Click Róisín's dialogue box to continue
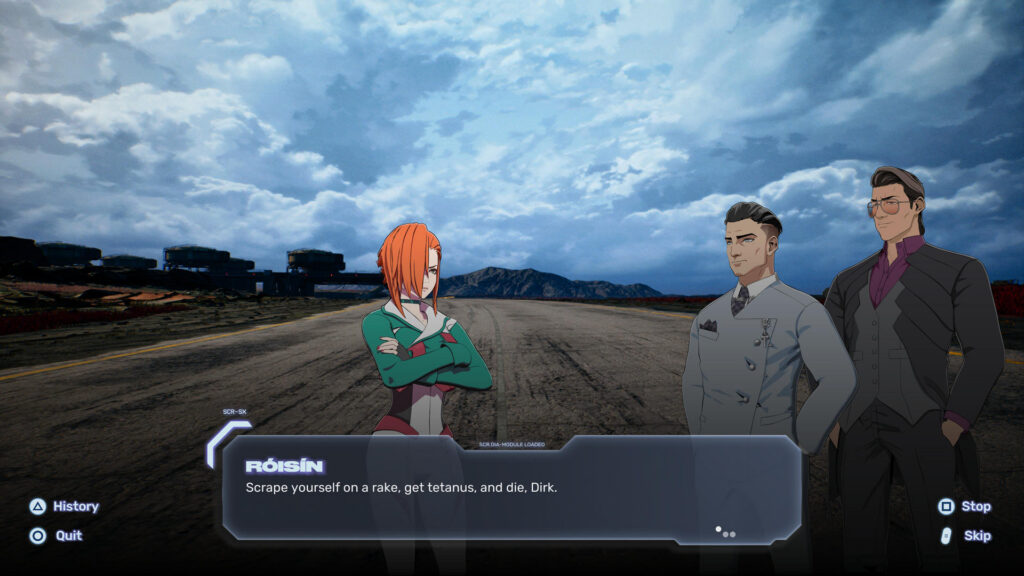Screen dimensions: 1024x576 click(x=511, y=488)
